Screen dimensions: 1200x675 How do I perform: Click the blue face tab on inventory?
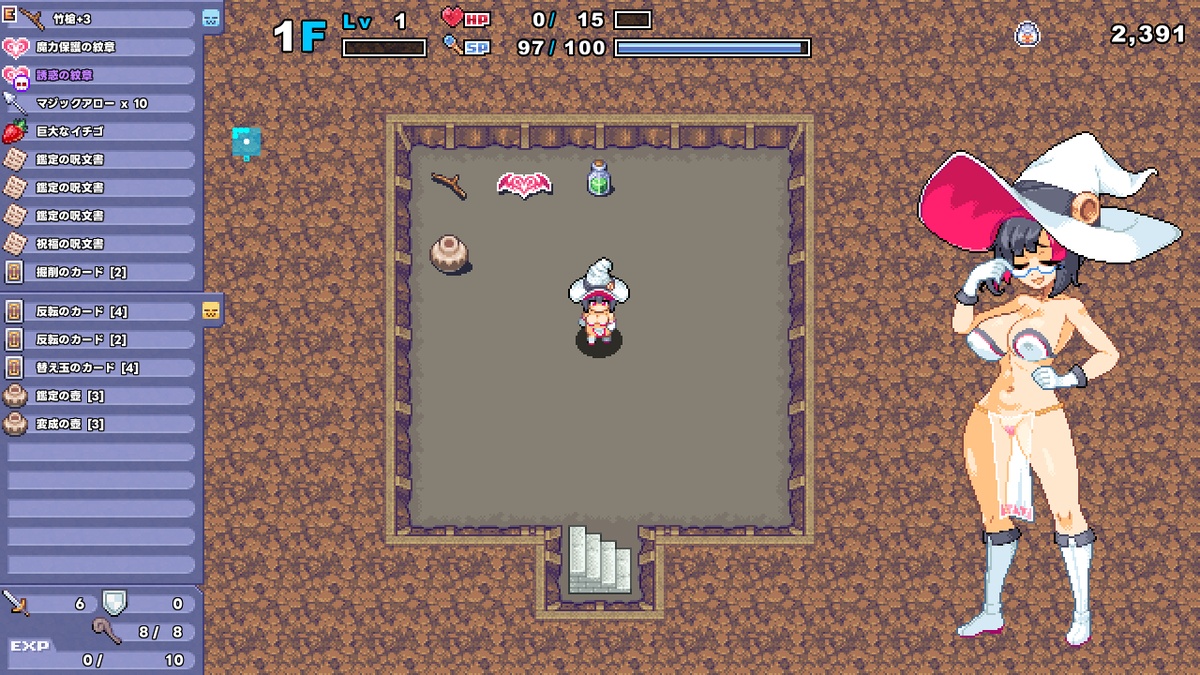(x=211, y=18)
